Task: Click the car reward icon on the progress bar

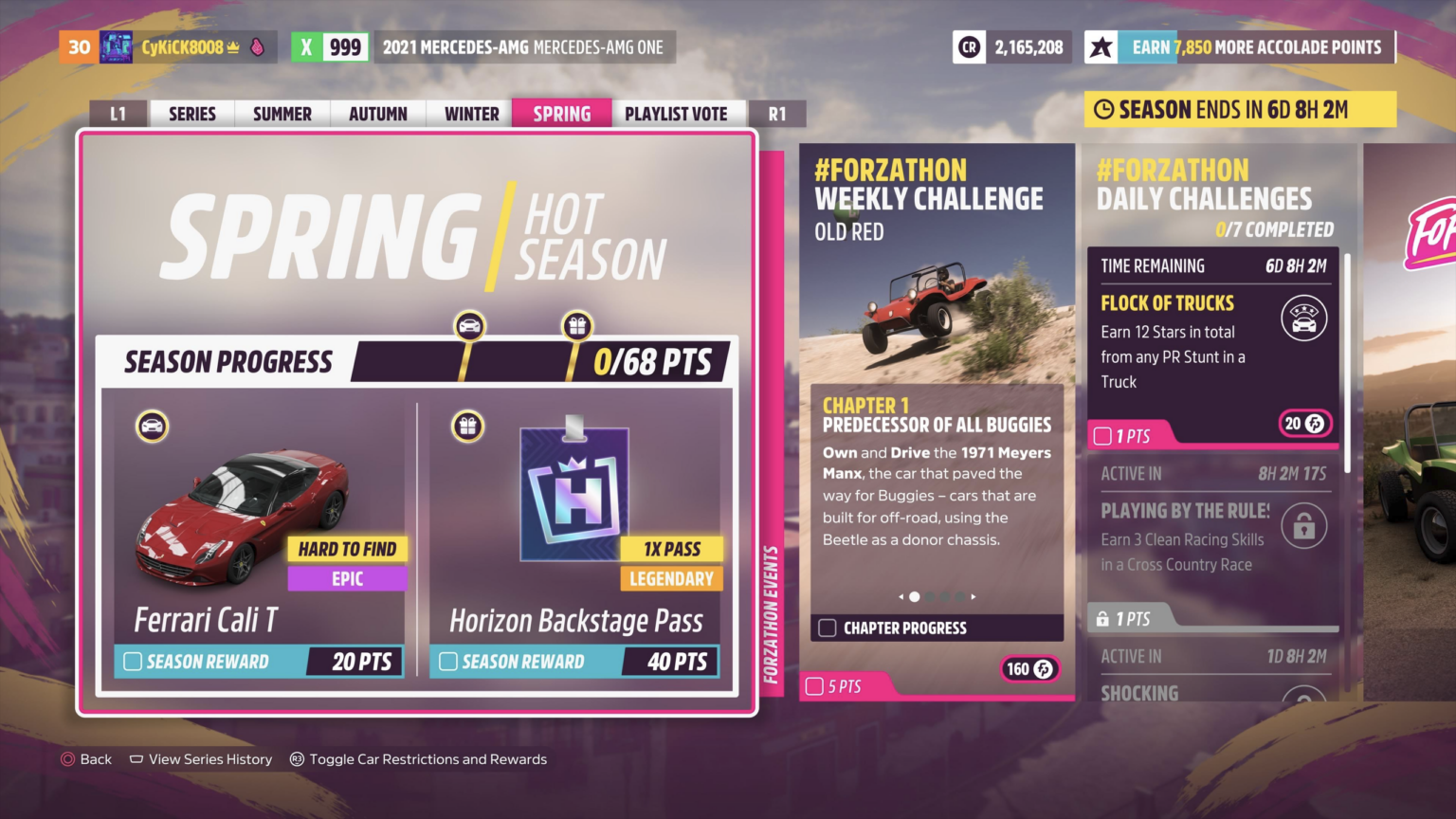Action: [x=468, y=325]
